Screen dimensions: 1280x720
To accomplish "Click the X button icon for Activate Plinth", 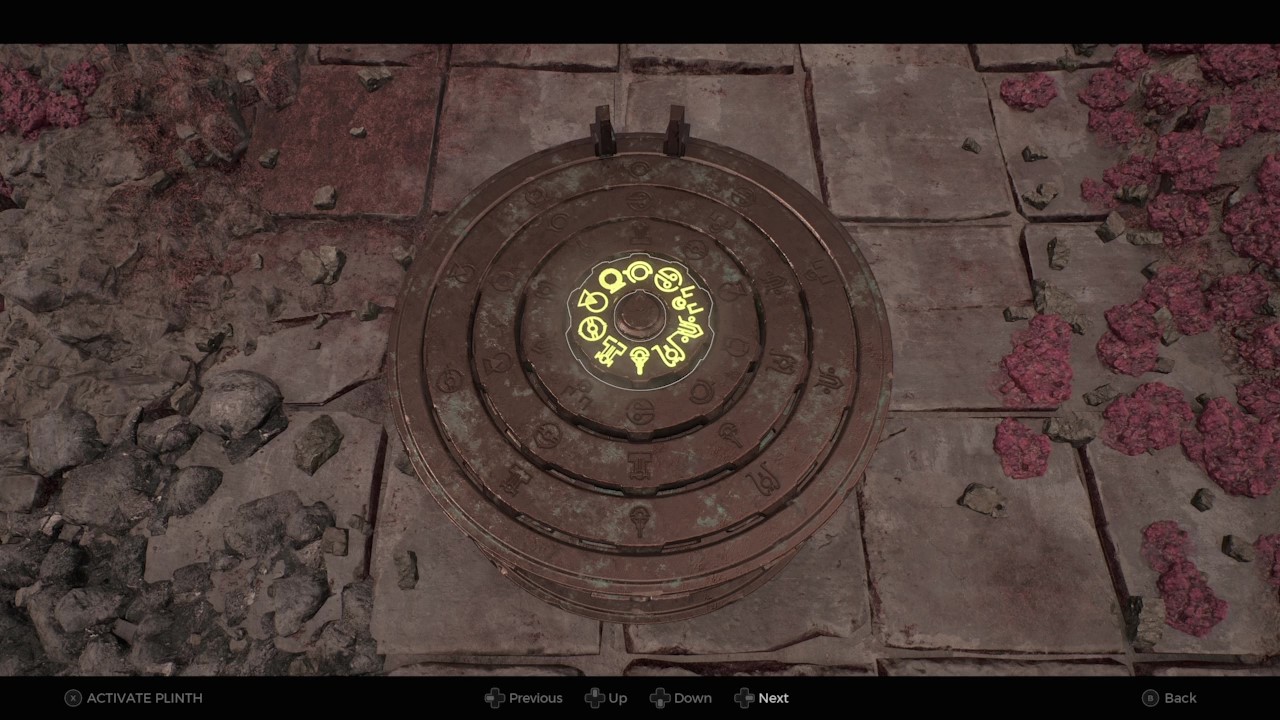I will point(73,698).
